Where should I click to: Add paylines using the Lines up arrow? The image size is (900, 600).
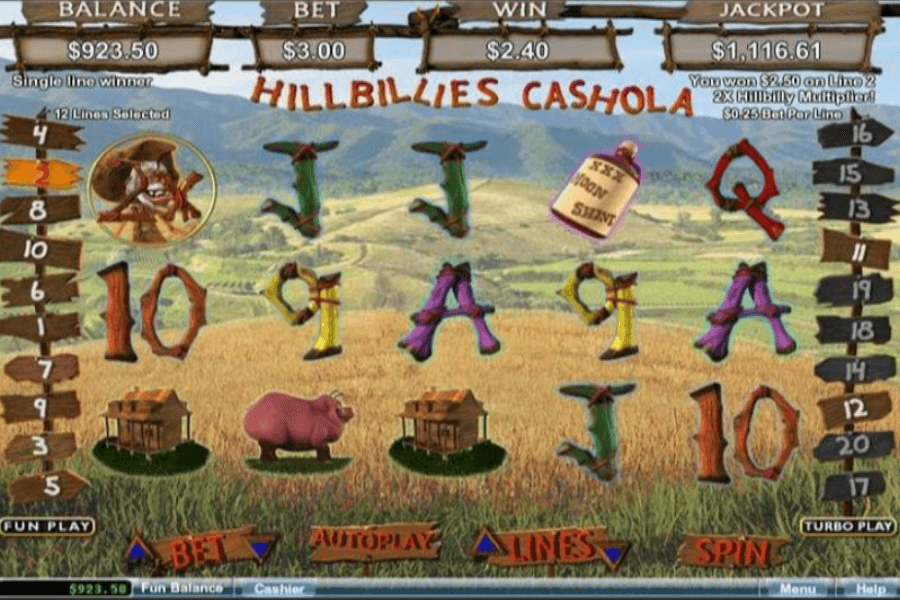pyautogui.click(x=486, y=543)
